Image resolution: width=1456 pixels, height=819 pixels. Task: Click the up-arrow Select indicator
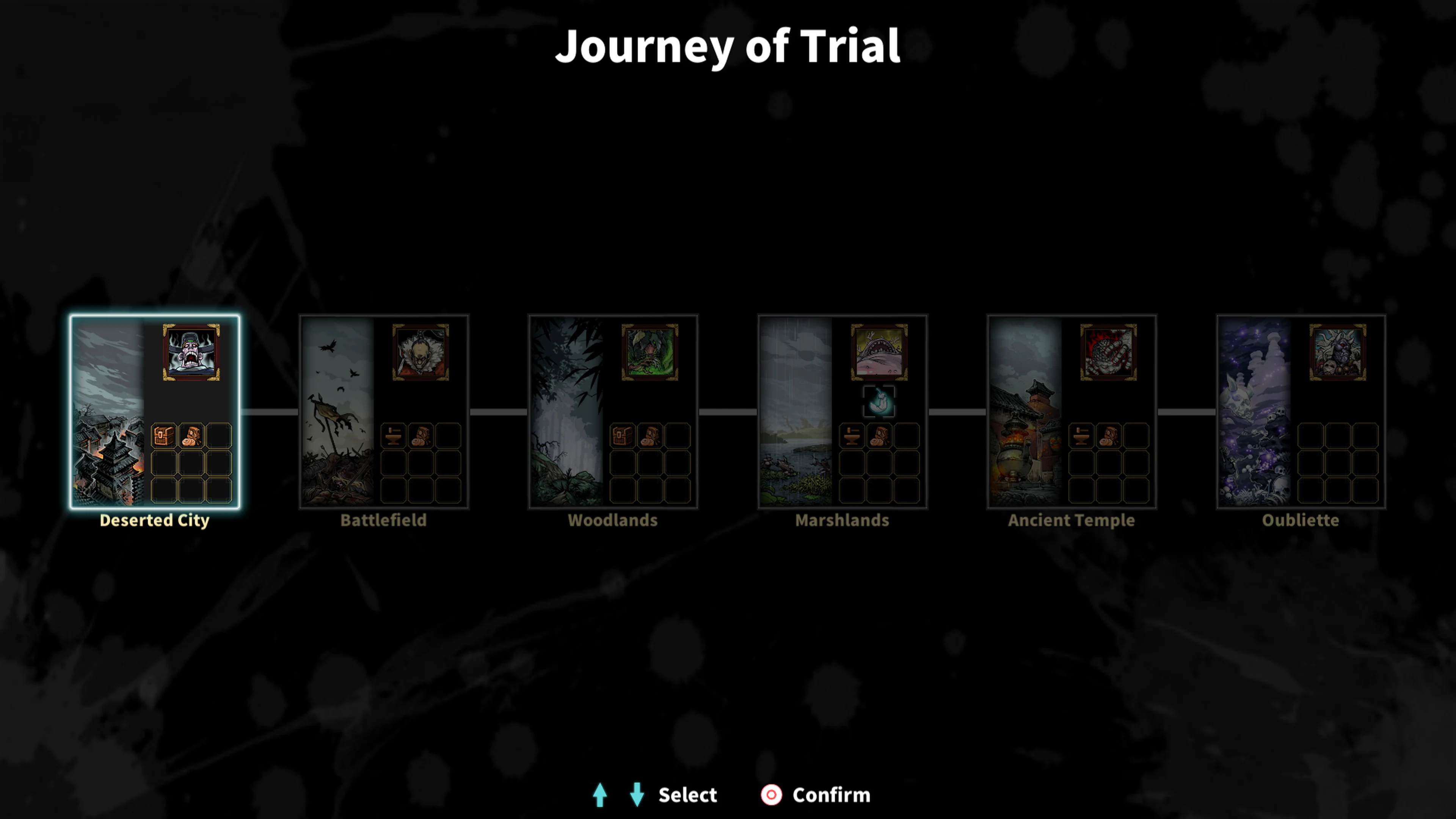[601, 795]
